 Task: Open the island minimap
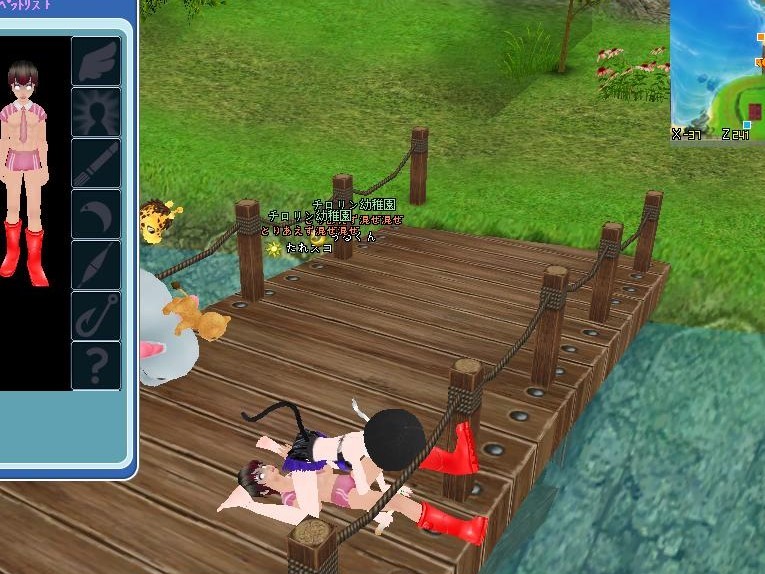coord(717,70)
